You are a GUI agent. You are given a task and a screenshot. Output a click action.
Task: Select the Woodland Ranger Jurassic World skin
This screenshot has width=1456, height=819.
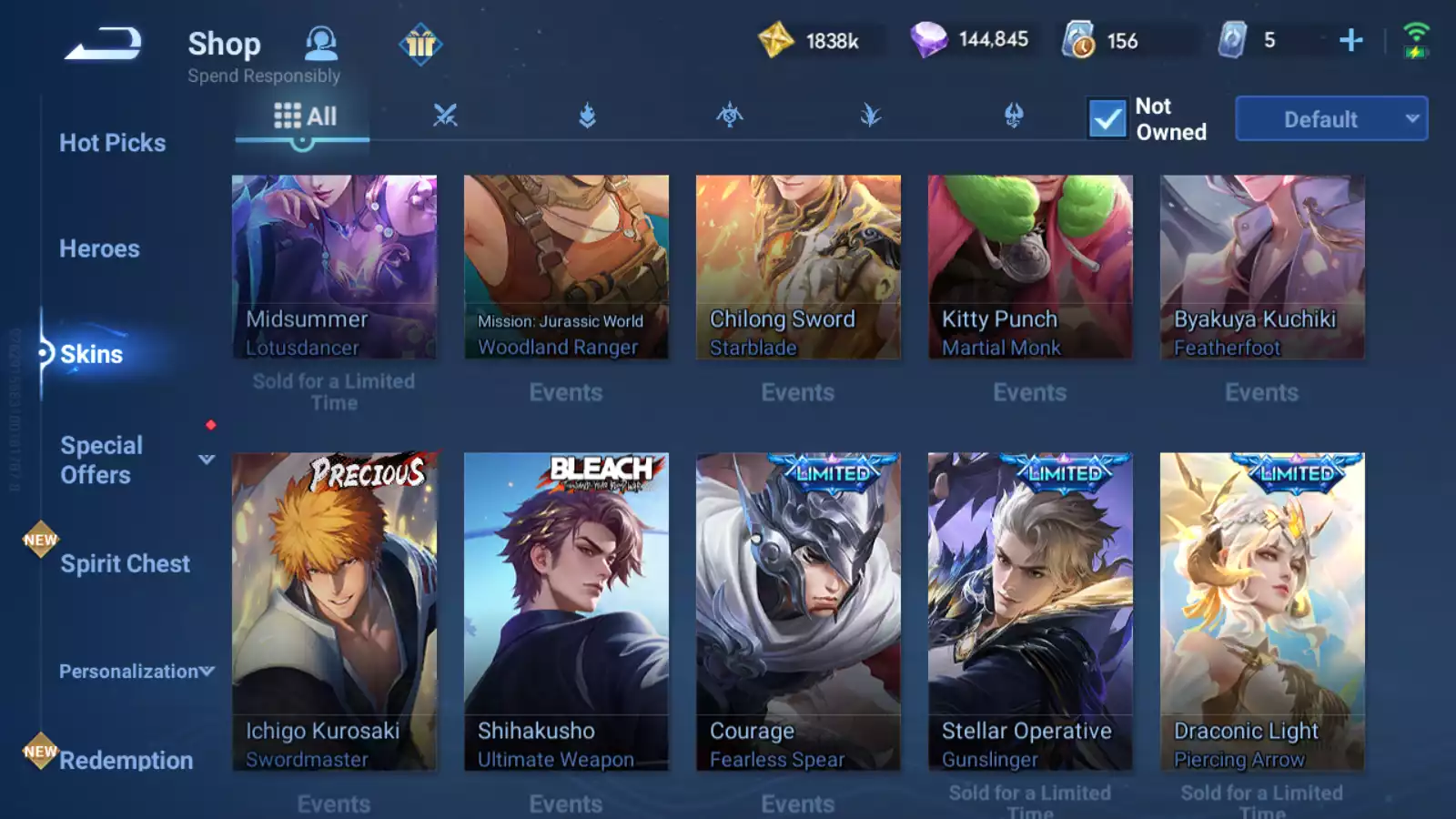pos(566,267)
